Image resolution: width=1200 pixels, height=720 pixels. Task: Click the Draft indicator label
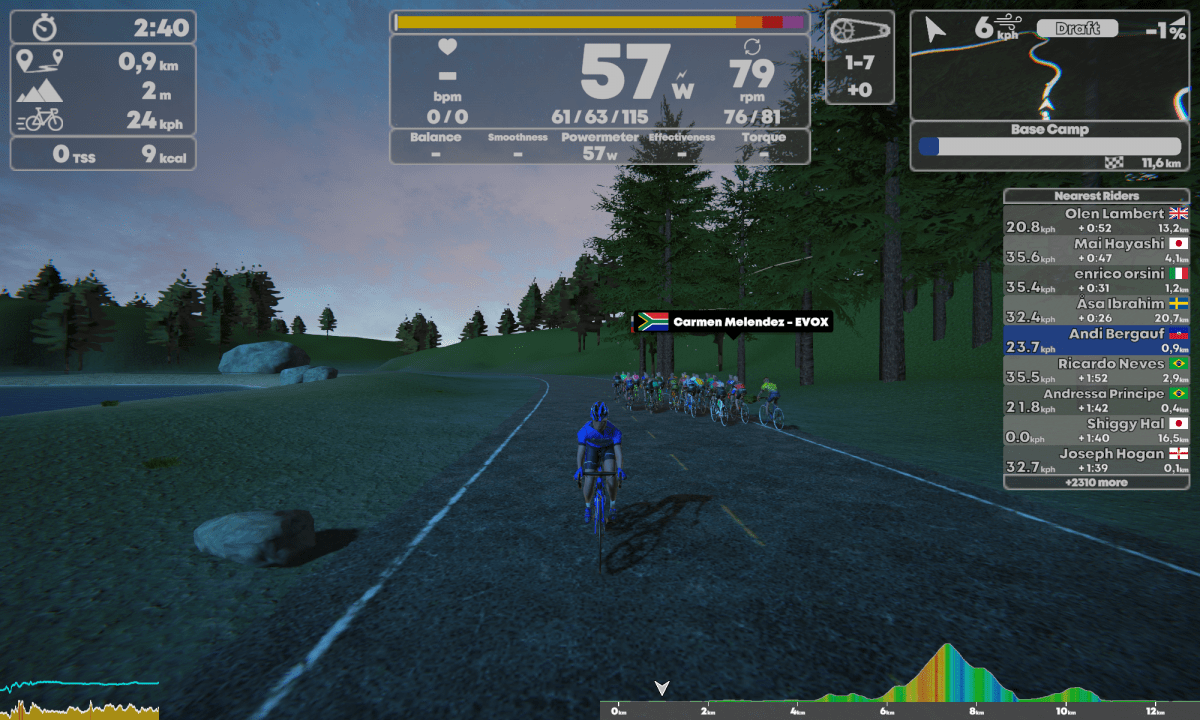click(1077, 29)
